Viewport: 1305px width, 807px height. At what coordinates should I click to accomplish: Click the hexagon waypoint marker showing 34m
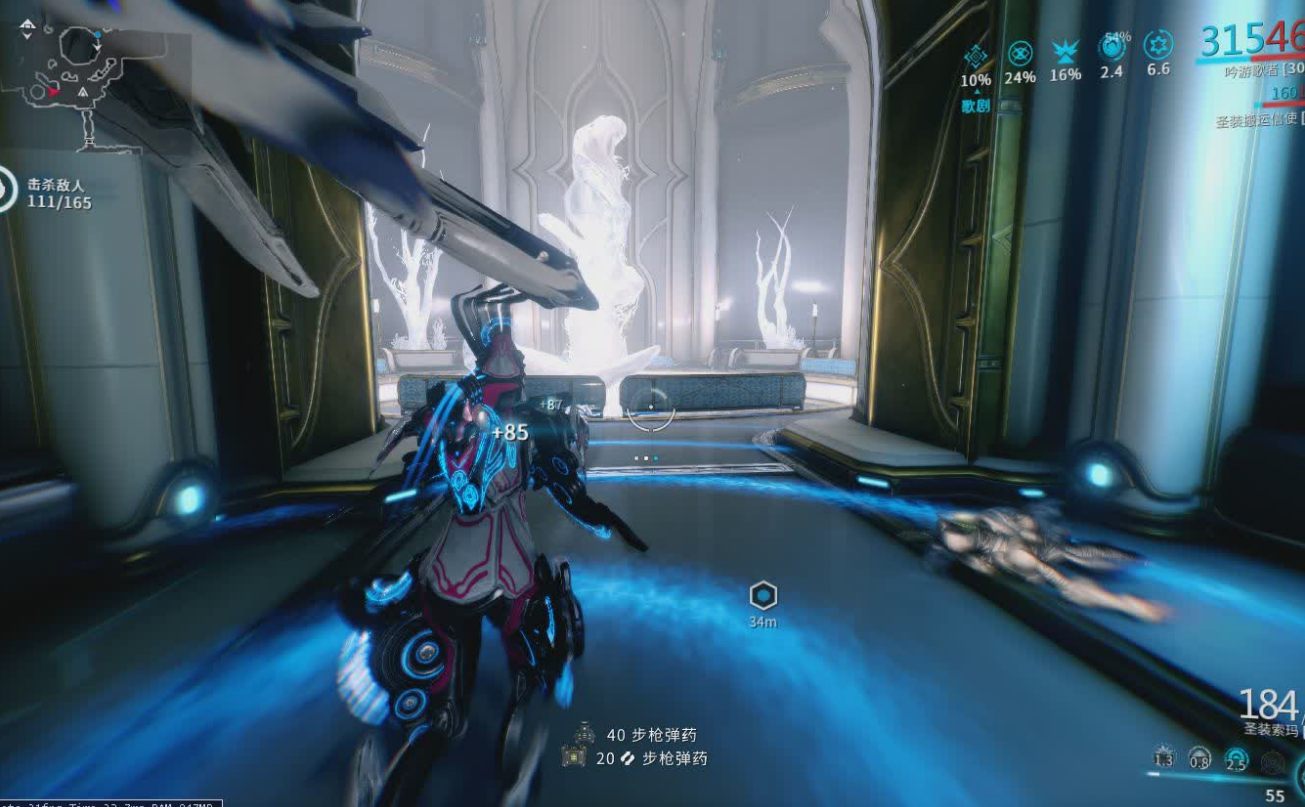(763, 597)
